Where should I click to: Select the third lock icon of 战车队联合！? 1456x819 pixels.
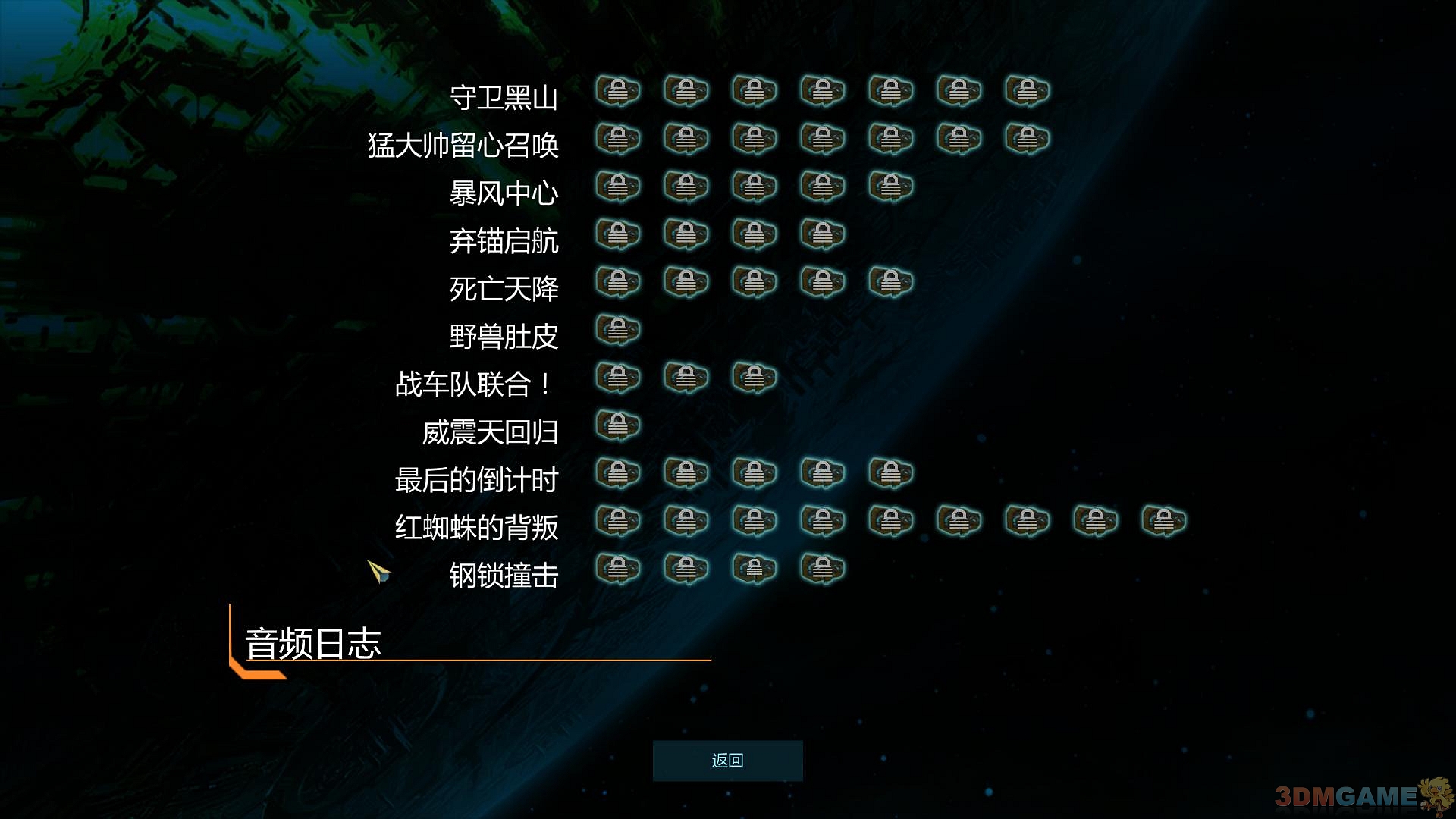click(x=755, y=378)
